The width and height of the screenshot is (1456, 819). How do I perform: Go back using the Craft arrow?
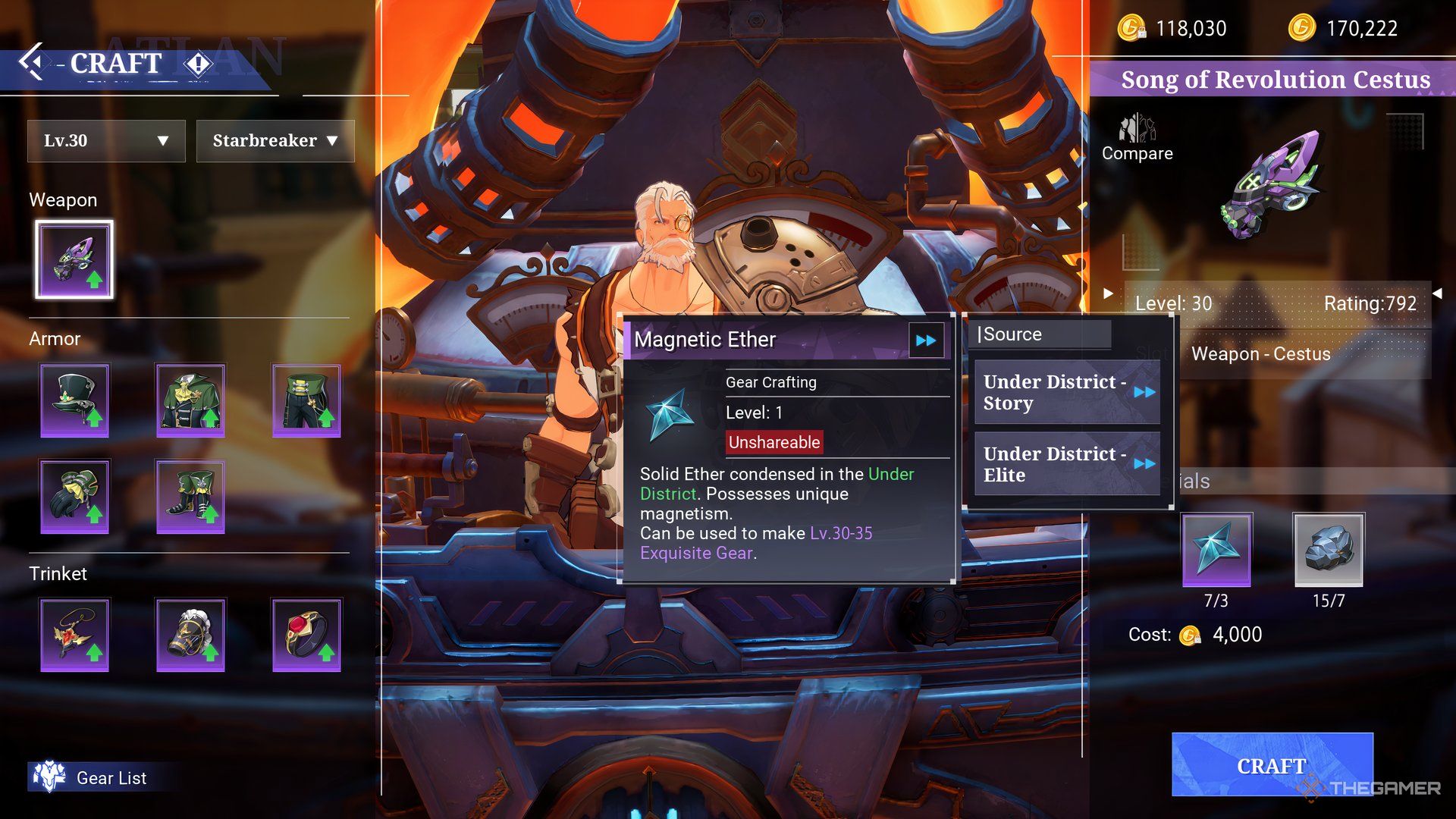pyautogui.click(x=31, y=62)
